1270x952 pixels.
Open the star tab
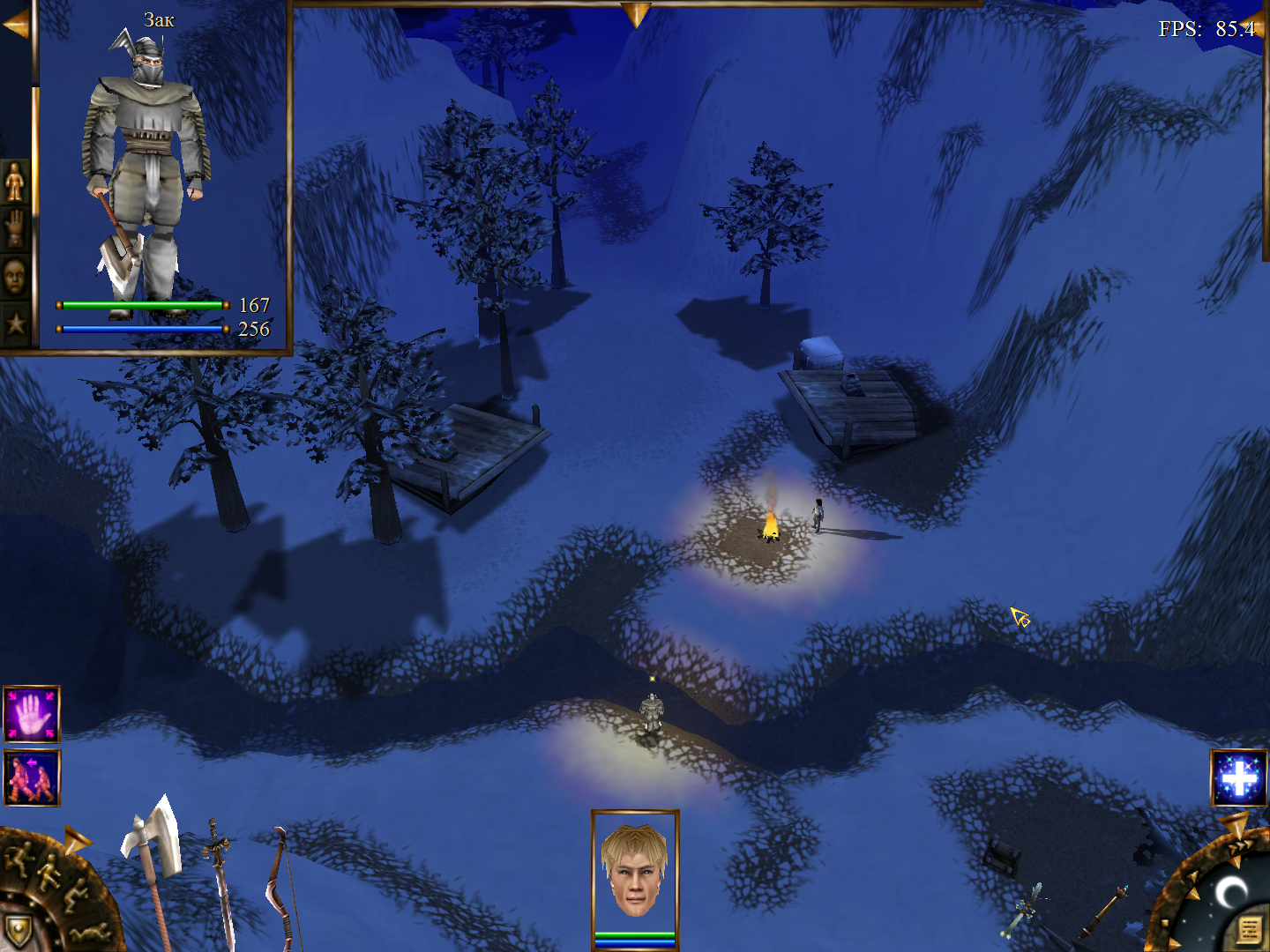coord(15,324)
